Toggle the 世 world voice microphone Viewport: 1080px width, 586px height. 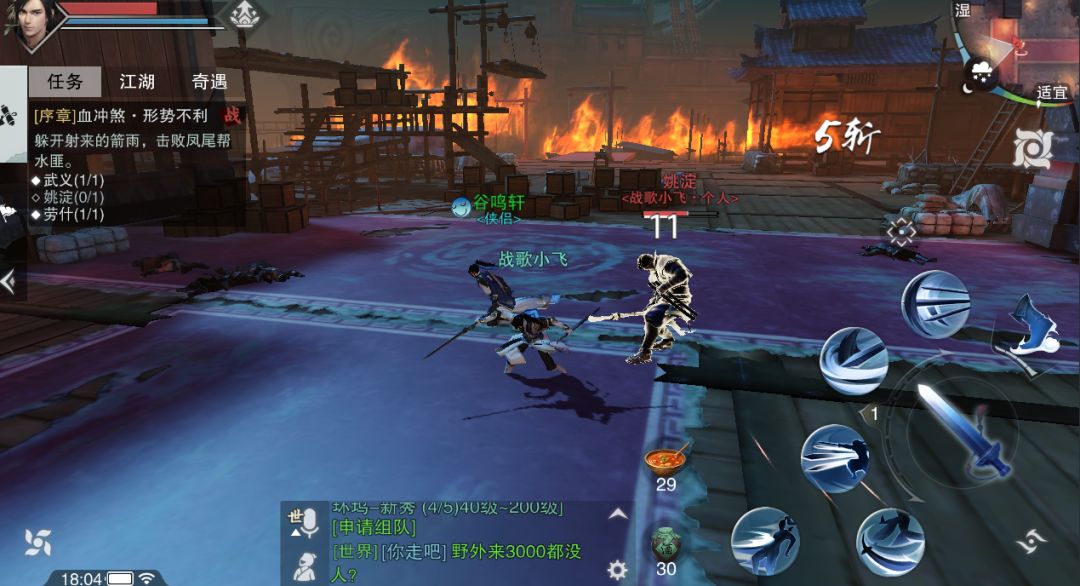(x=303, y=520)
